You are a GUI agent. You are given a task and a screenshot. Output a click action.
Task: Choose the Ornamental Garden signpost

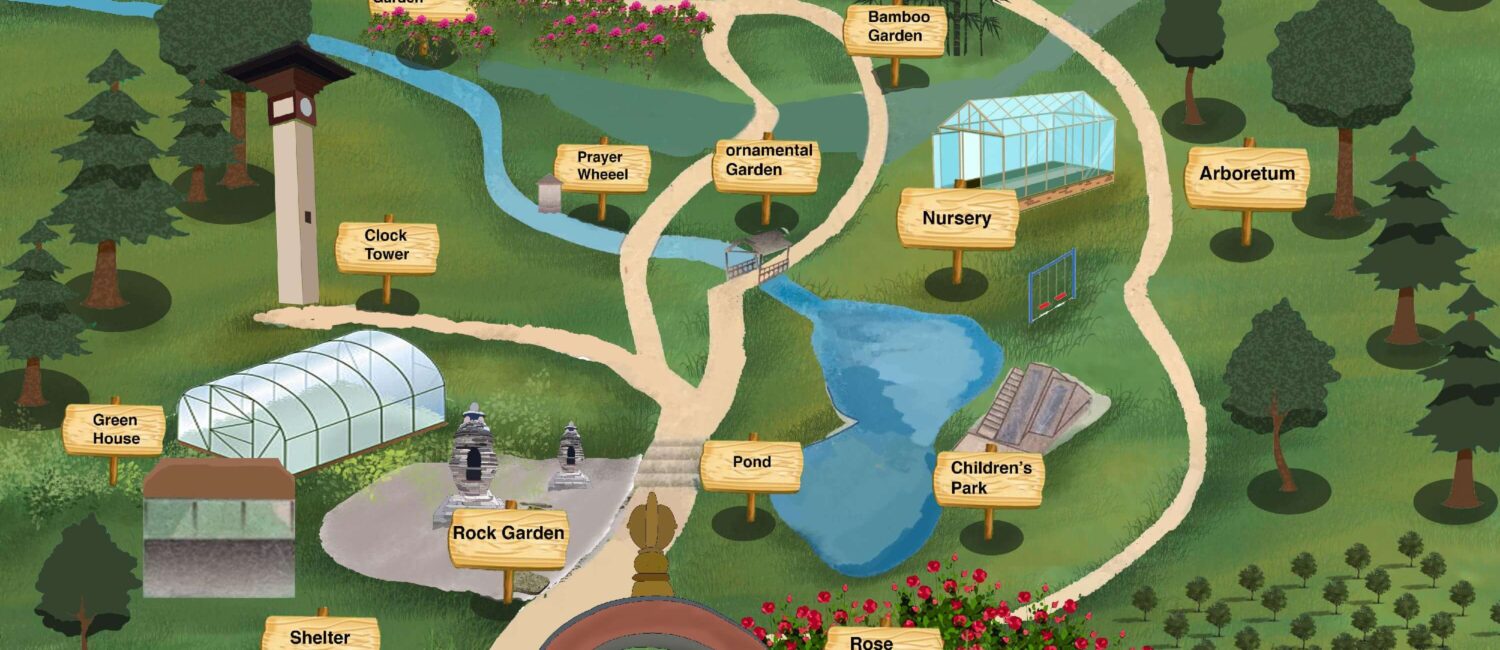[x=767, y=162]
